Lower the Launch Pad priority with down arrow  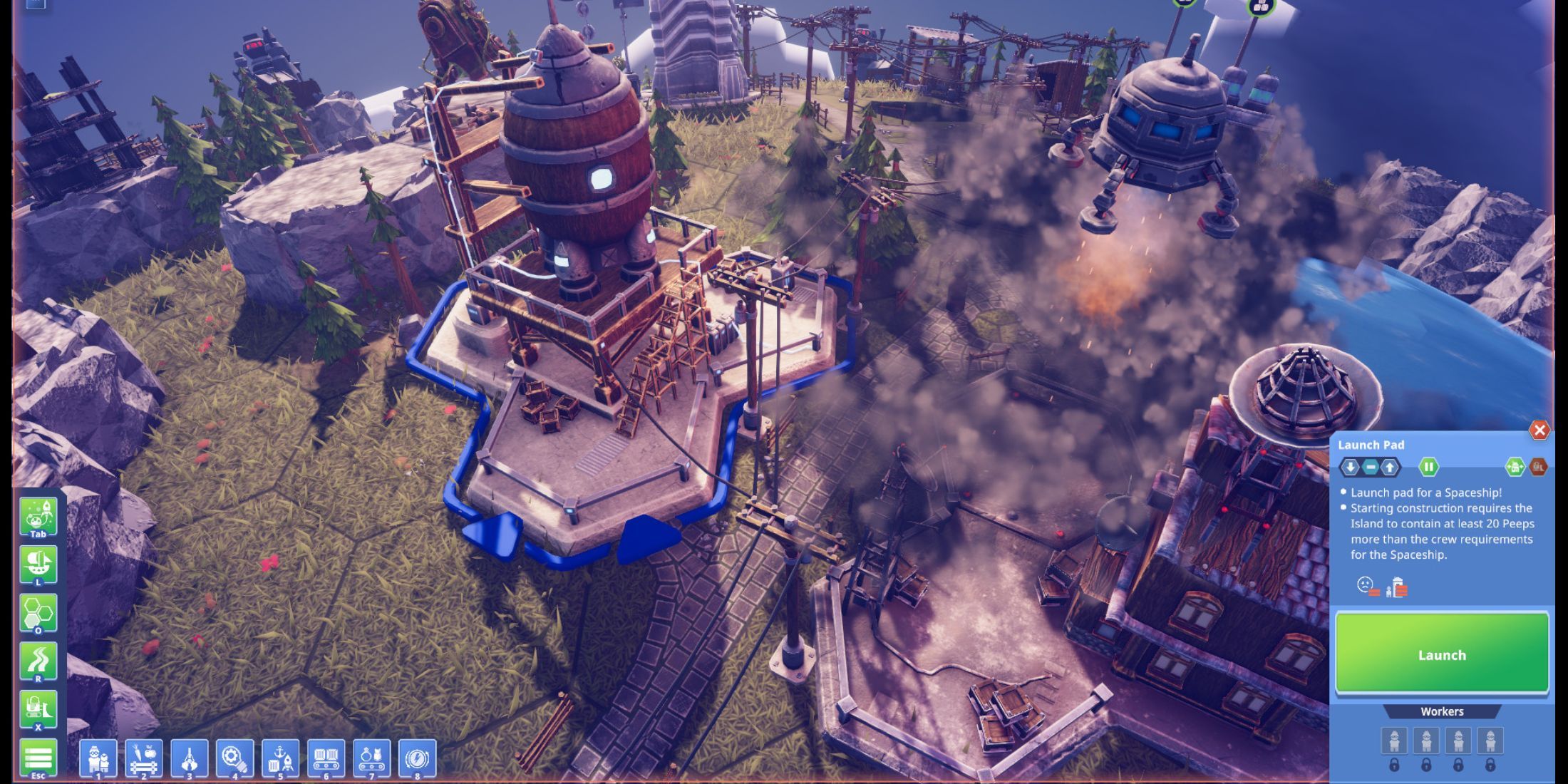click(x=1351, y=467)
